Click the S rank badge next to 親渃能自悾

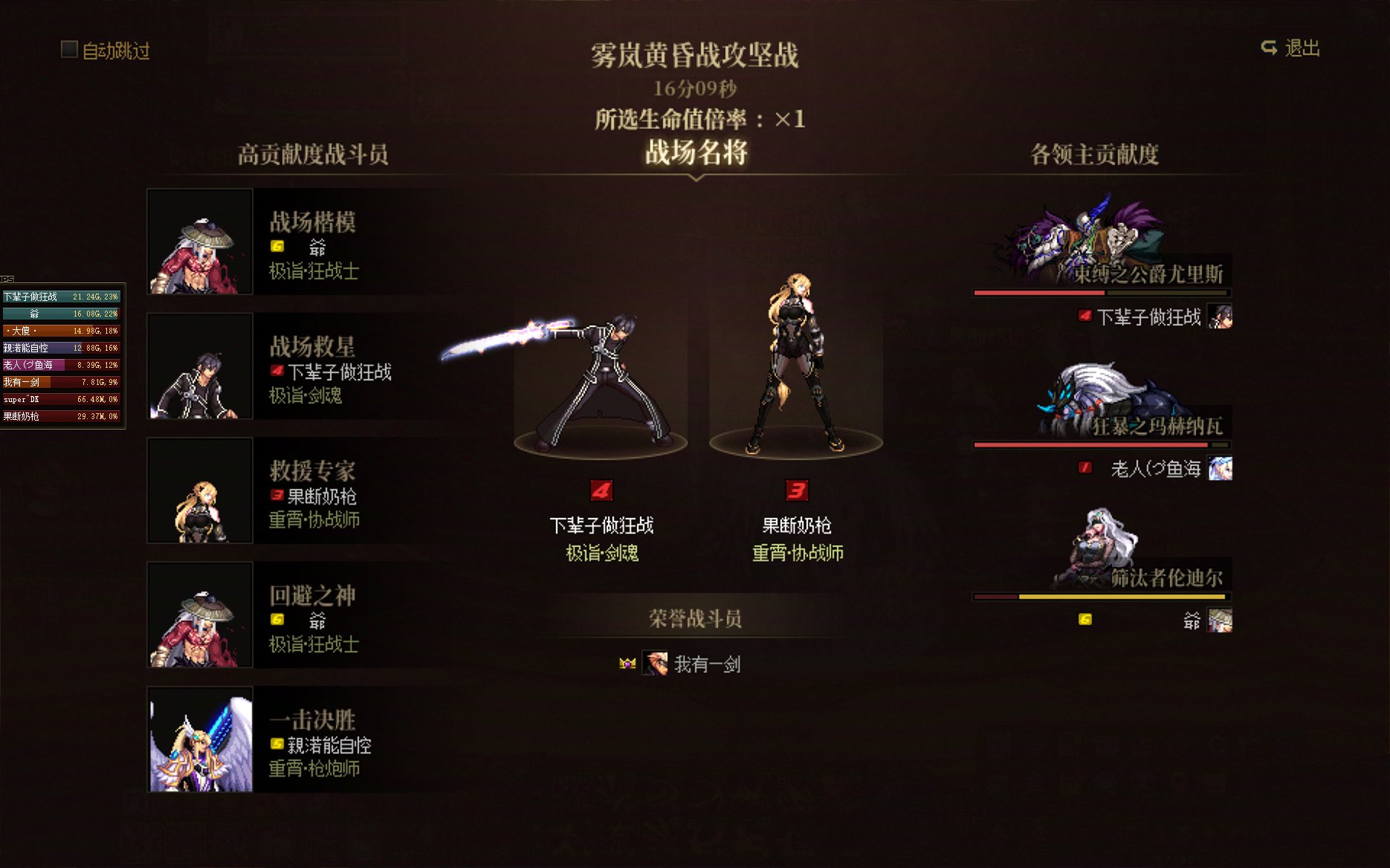coord(276,745)
